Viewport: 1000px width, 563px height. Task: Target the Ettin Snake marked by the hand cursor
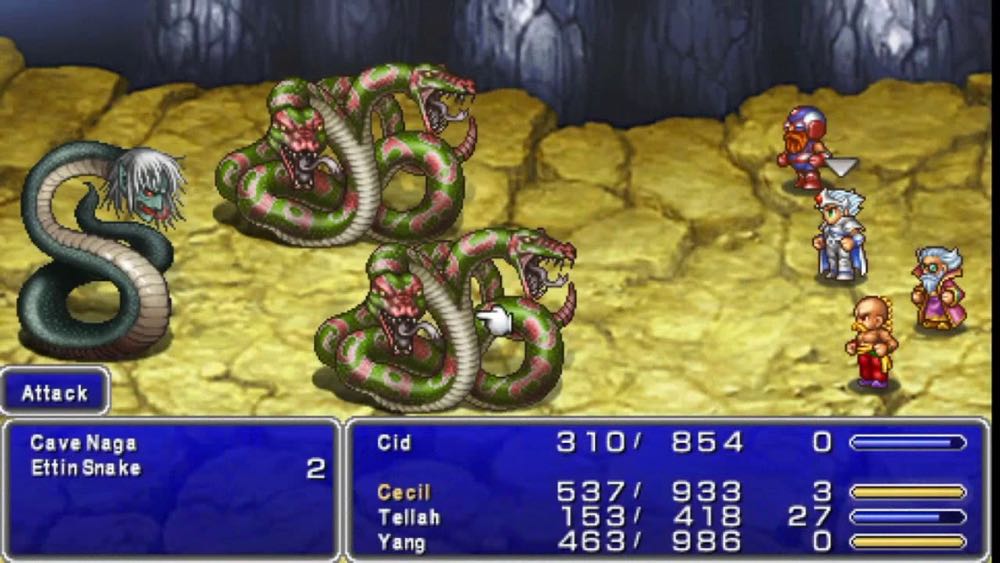tap(440, 320)
